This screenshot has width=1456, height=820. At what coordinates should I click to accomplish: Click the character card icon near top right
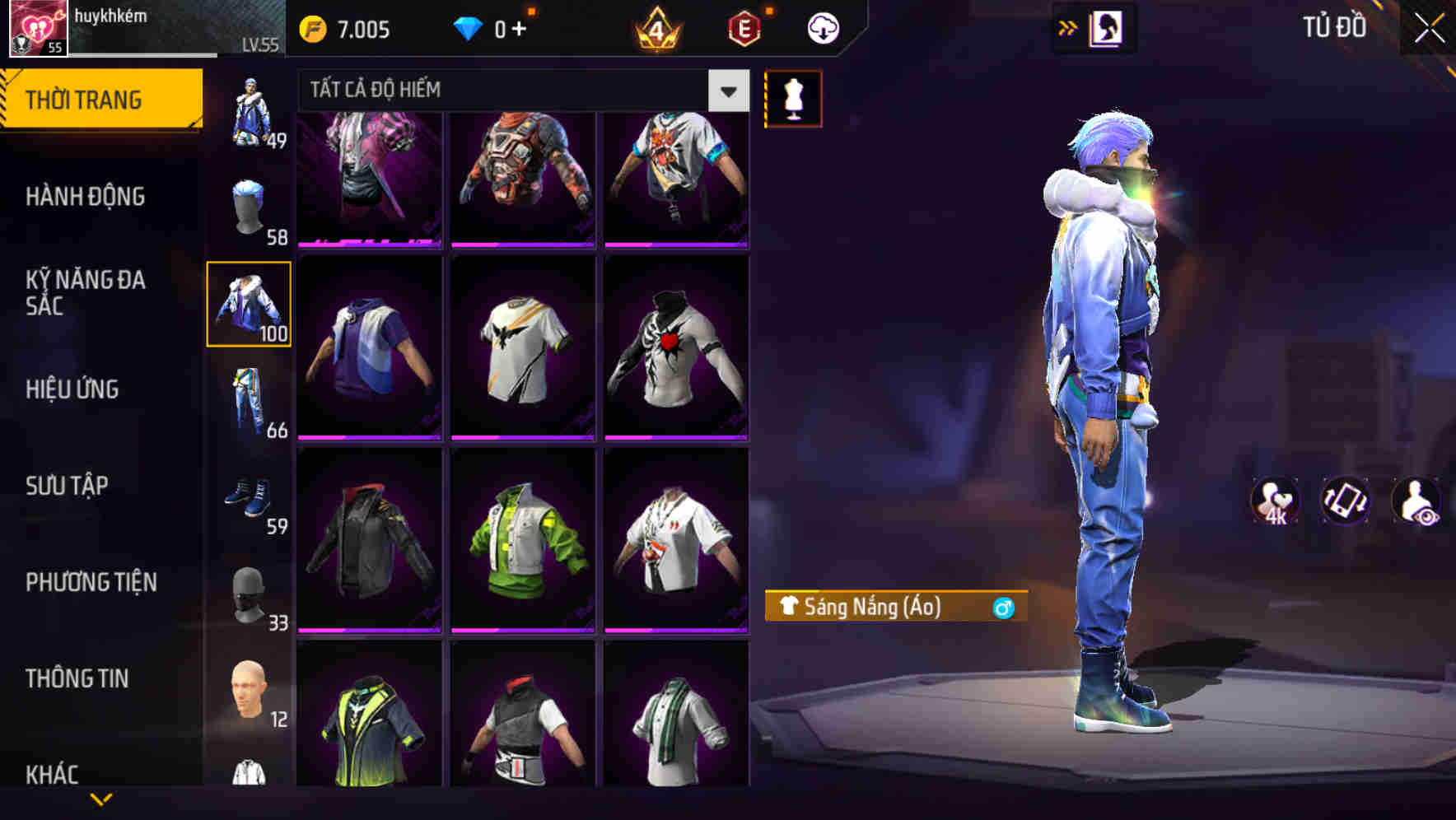(x=1106, y=26)
